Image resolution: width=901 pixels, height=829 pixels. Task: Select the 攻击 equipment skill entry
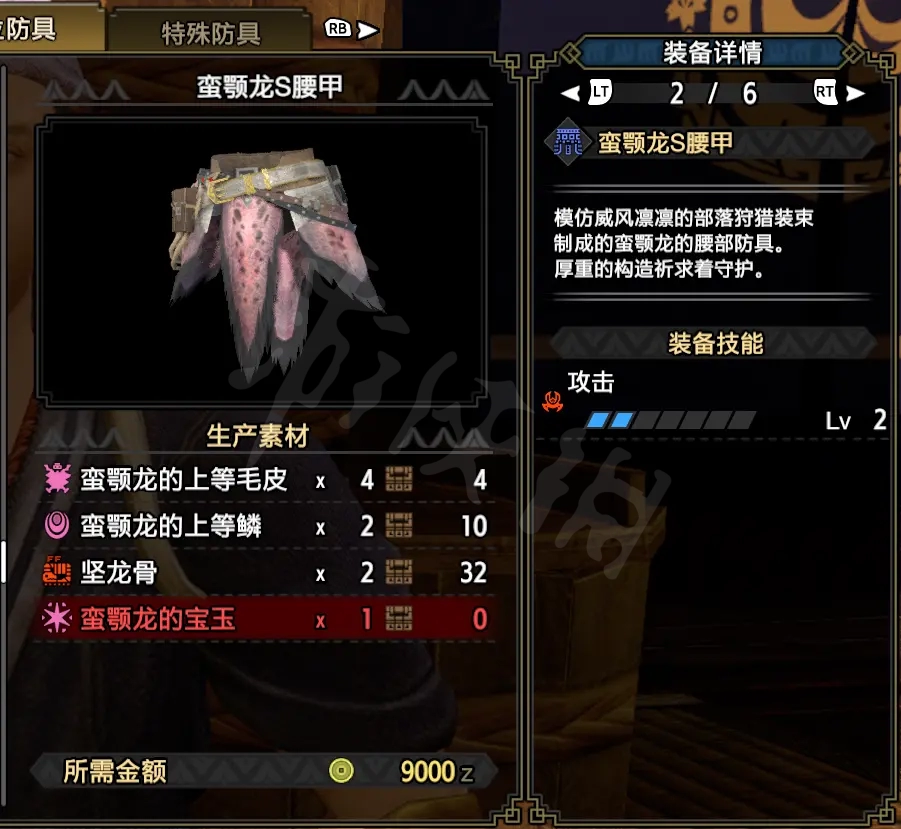[x=713, y=401]
